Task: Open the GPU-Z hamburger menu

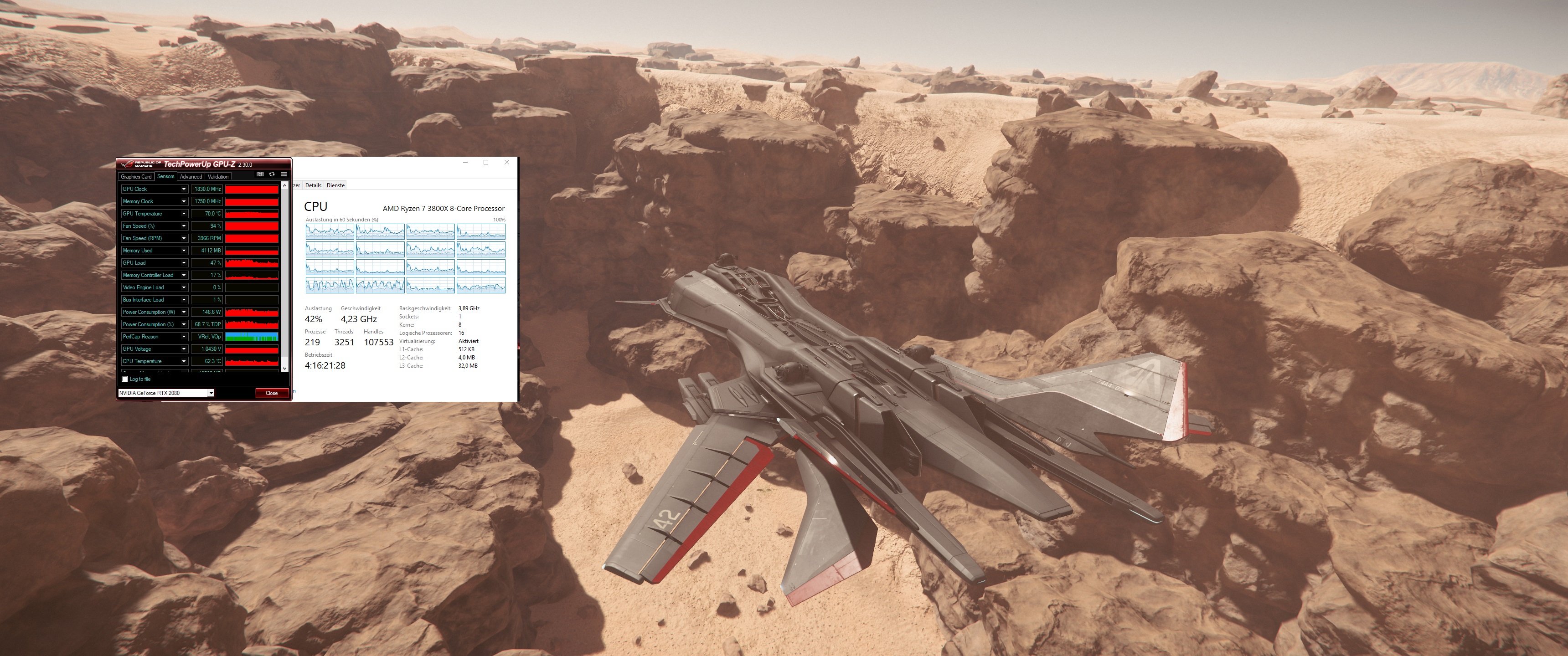Action: pos(284,174)
